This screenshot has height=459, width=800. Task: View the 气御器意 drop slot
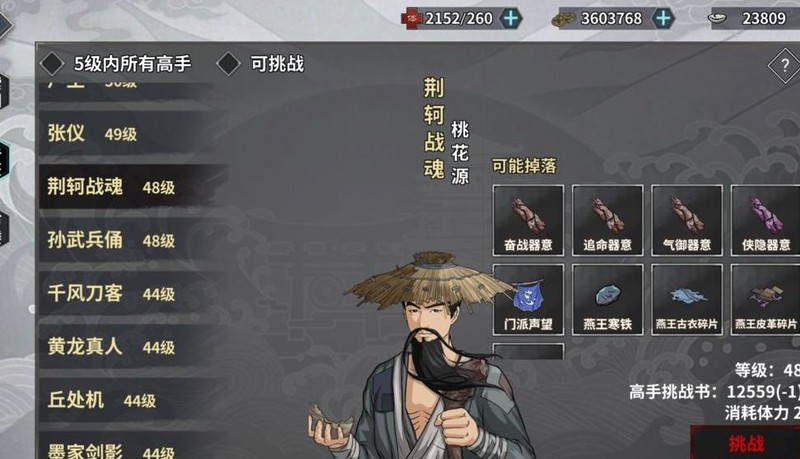[x=686, y=219]
